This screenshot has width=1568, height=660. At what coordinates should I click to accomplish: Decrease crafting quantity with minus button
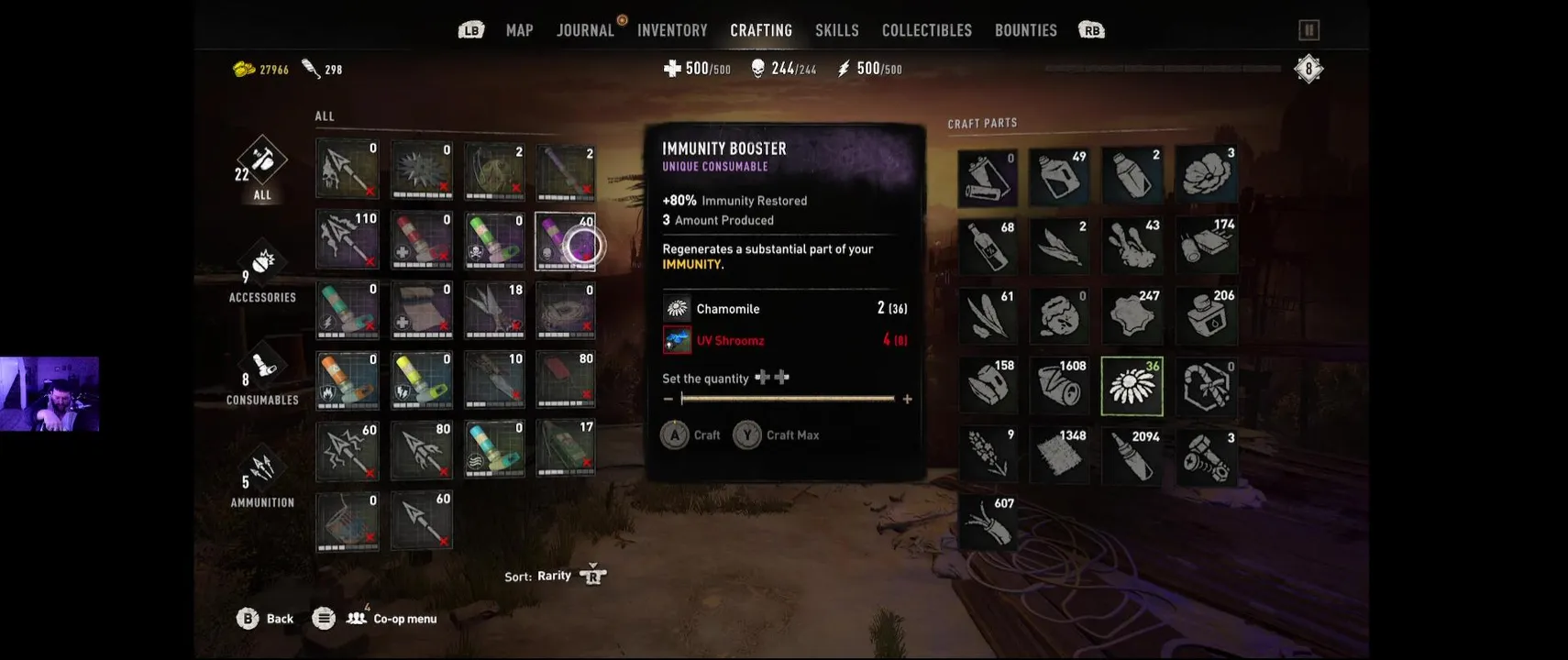(668, 399)
